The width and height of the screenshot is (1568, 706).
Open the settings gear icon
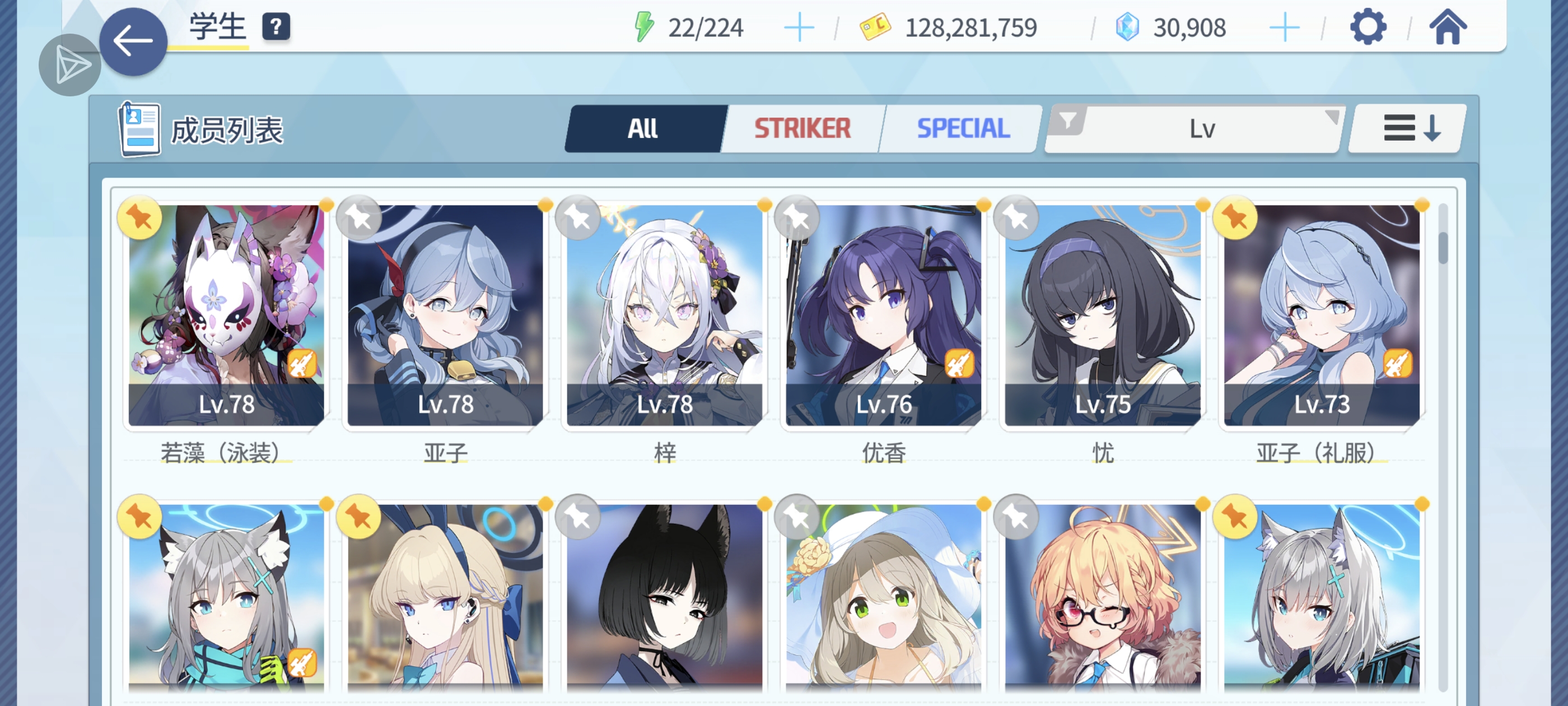[1369, 26]
